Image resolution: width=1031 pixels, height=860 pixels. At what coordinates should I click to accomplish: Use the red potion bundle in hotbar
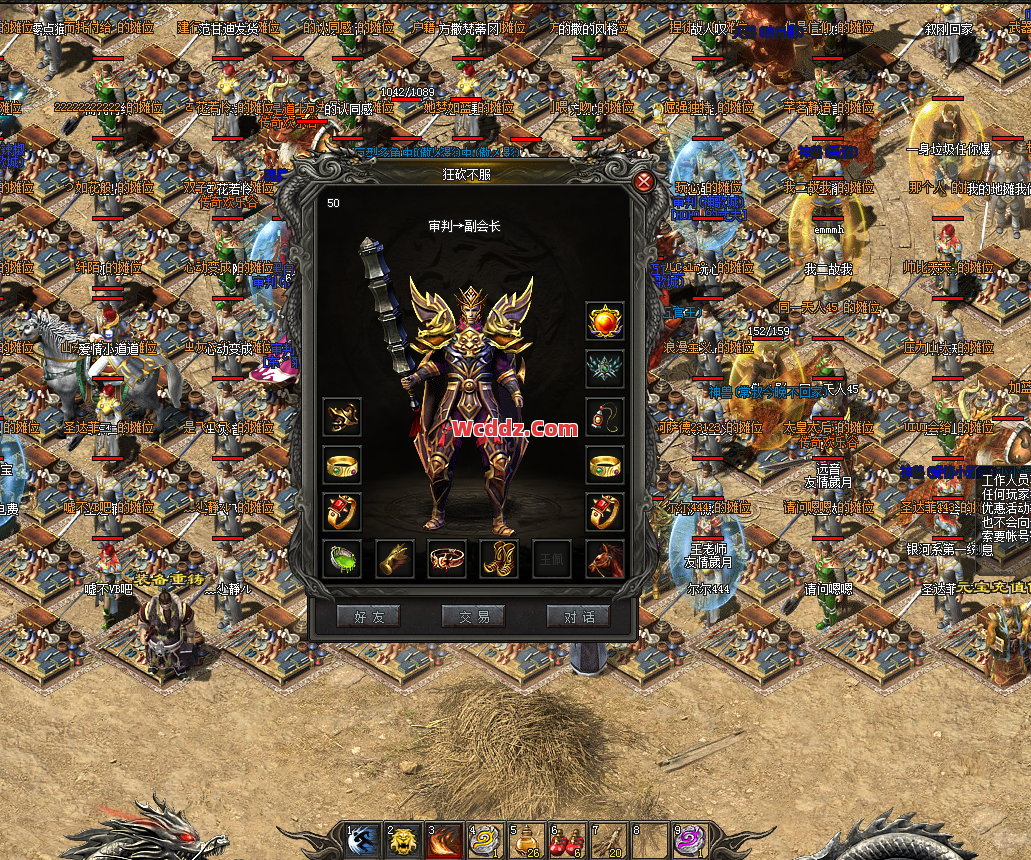pos(566,842)
